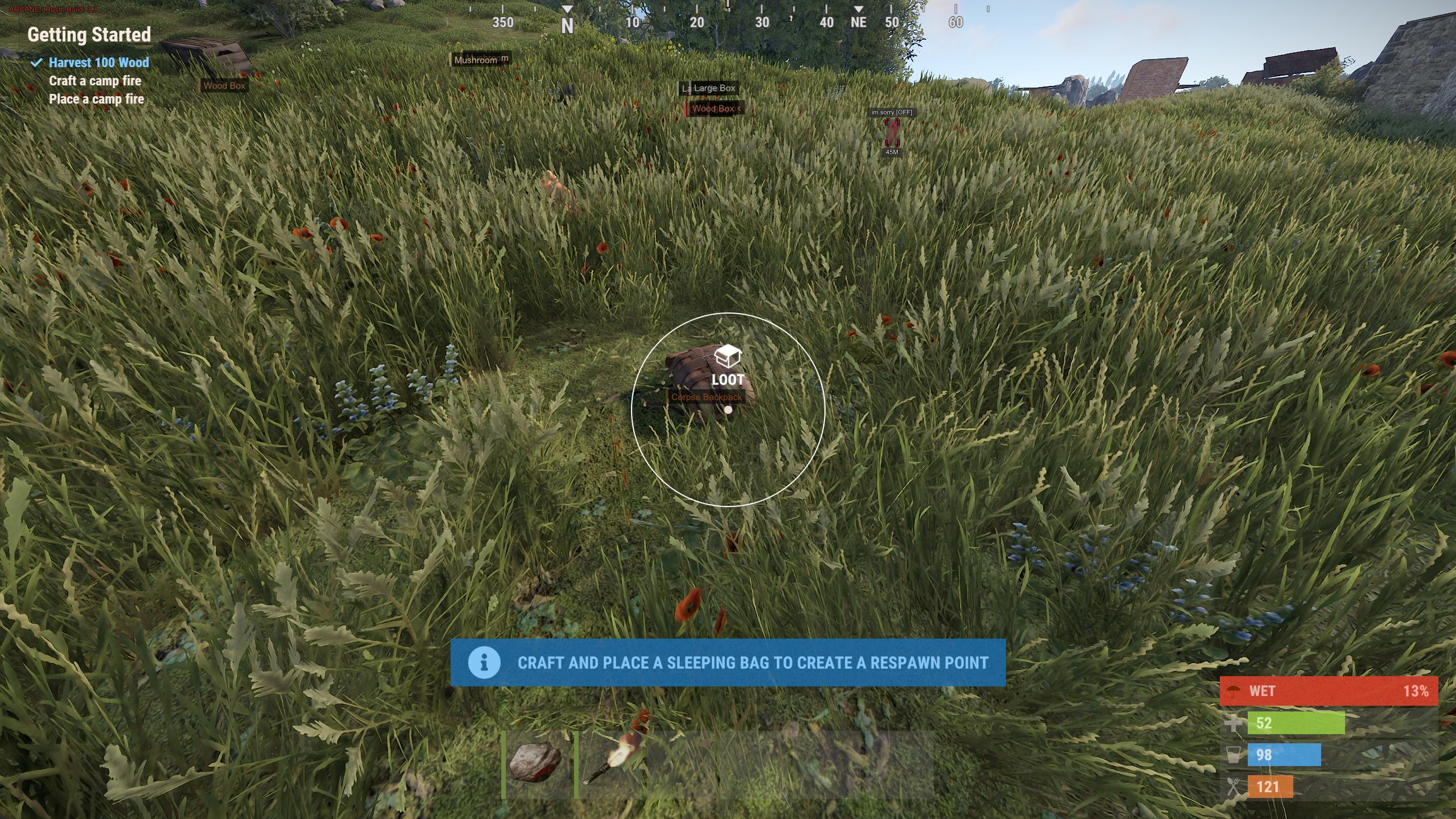Click the completed Harvest 100 Wood objective
1456x819 pixels.
click(98, 63)
